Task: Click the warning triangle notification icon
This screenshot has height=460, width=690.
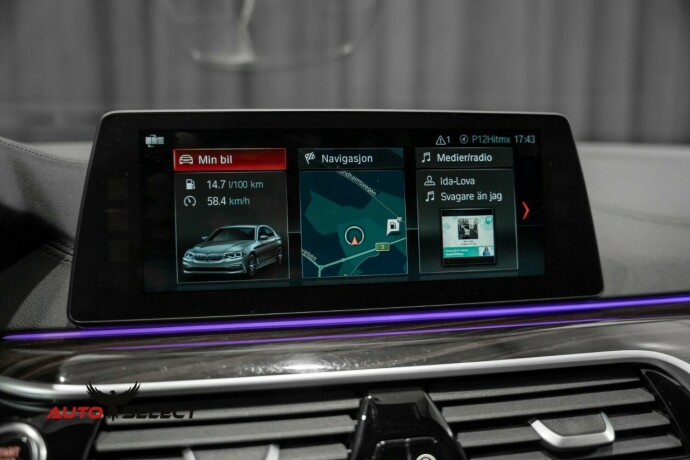Action: [x=441, y=140]
